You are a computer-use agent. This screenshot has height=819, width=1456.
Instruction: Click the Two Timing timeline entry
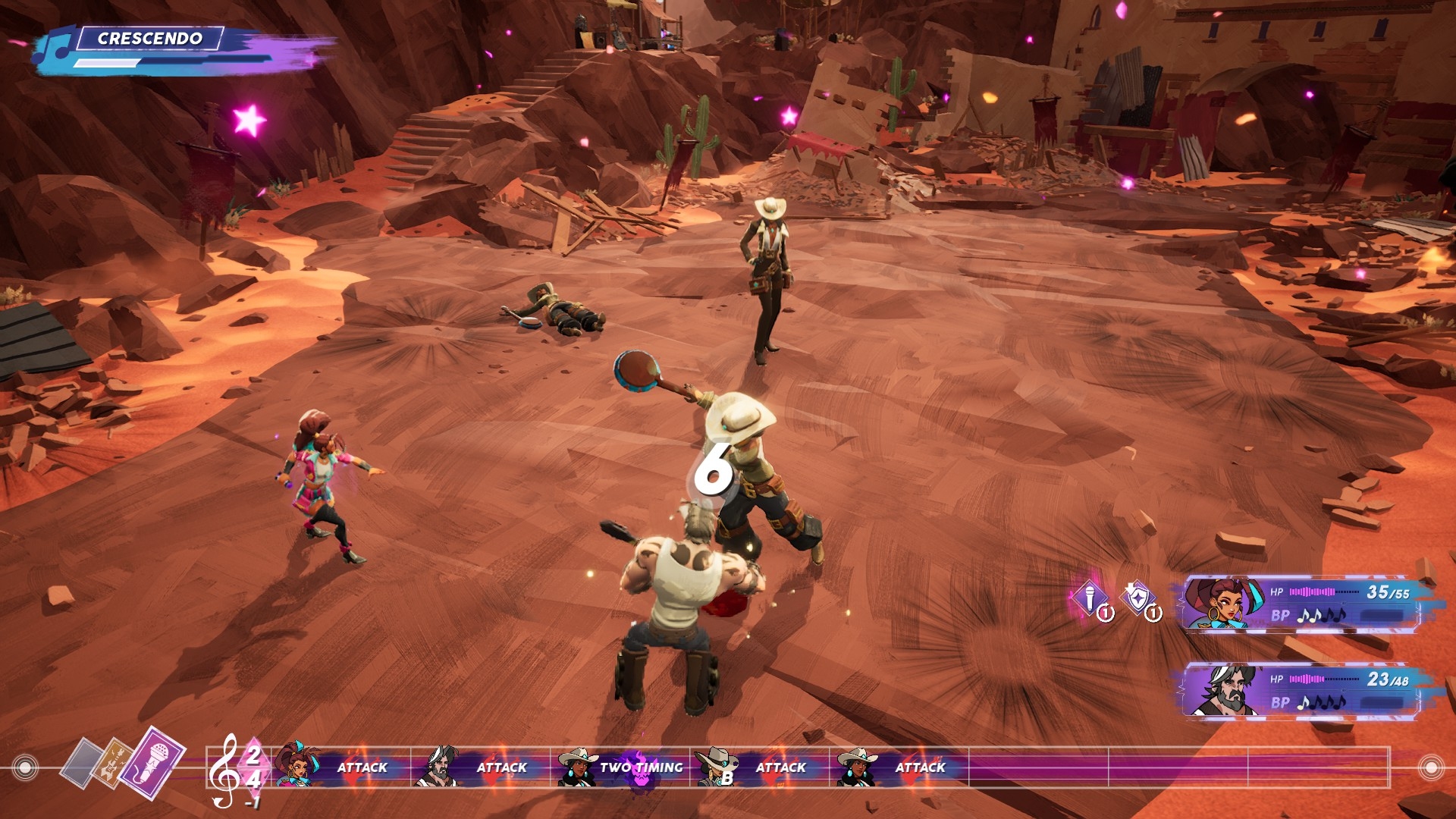click(x=620, y=767)
